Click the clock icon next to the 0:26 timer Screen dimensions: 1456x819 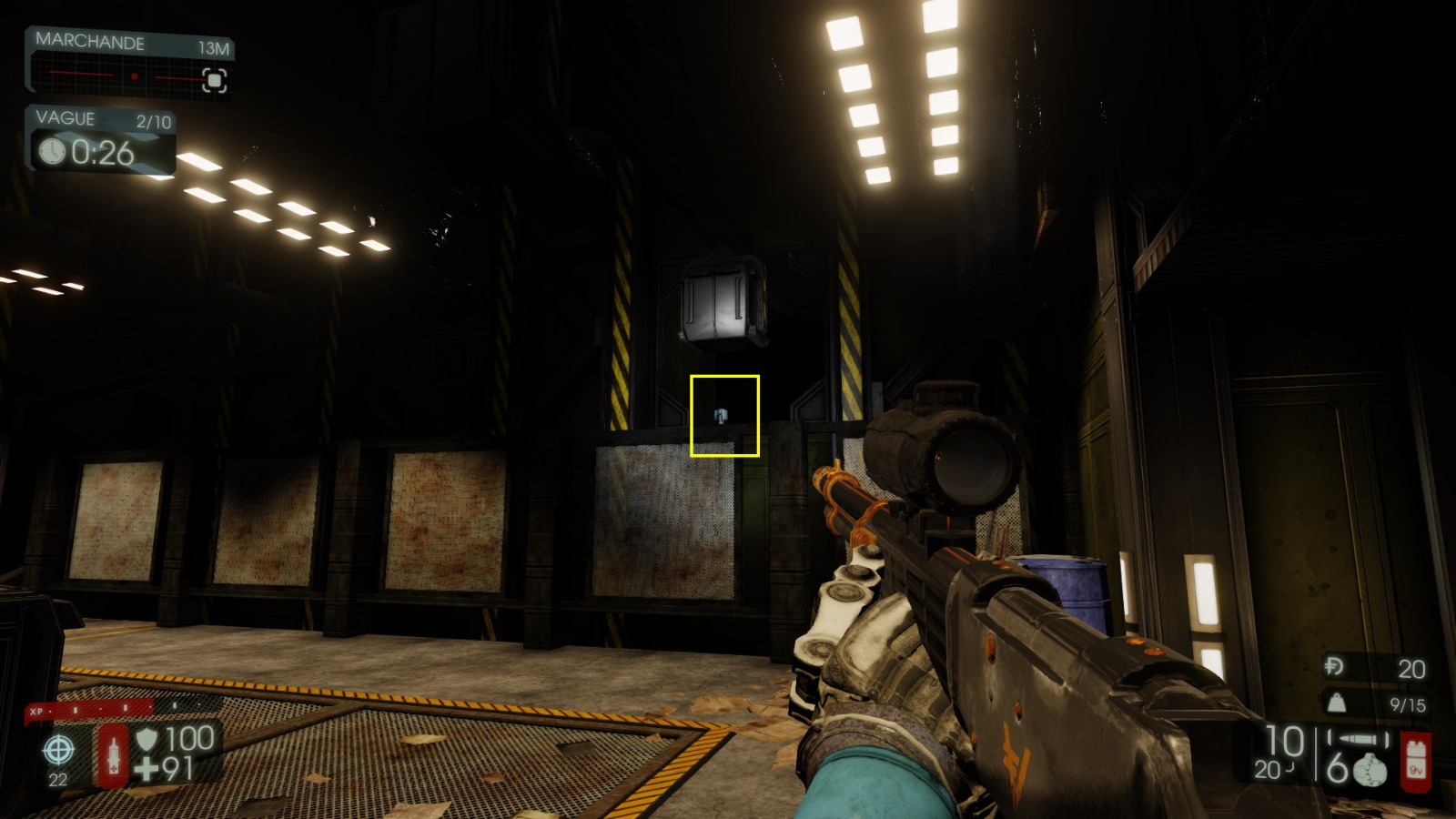coord(53,153)
